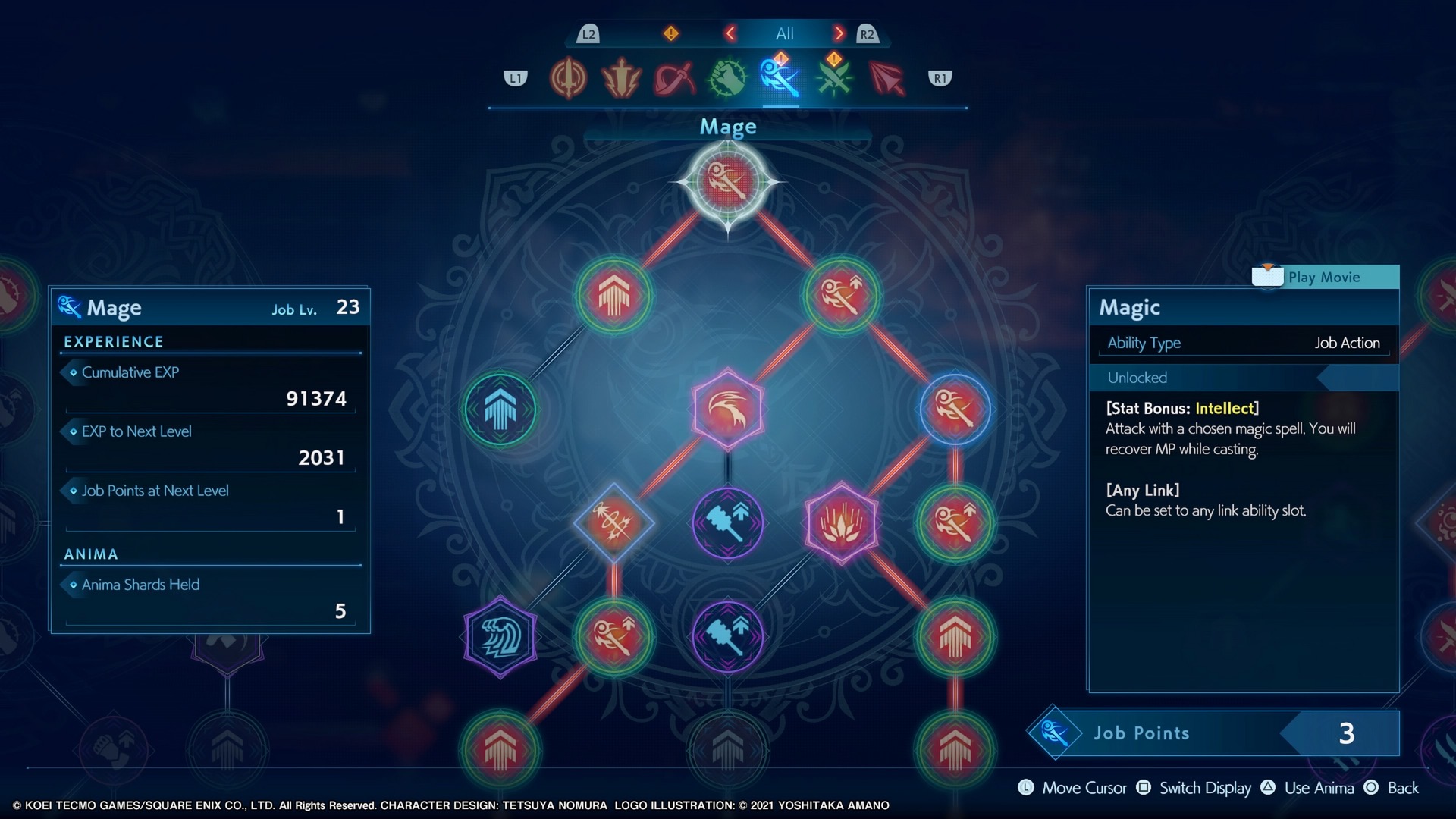The height and width of the screenshot is (819, 1456).
Task: Select the top Magic node of the tree
Action: click(728, 182)
